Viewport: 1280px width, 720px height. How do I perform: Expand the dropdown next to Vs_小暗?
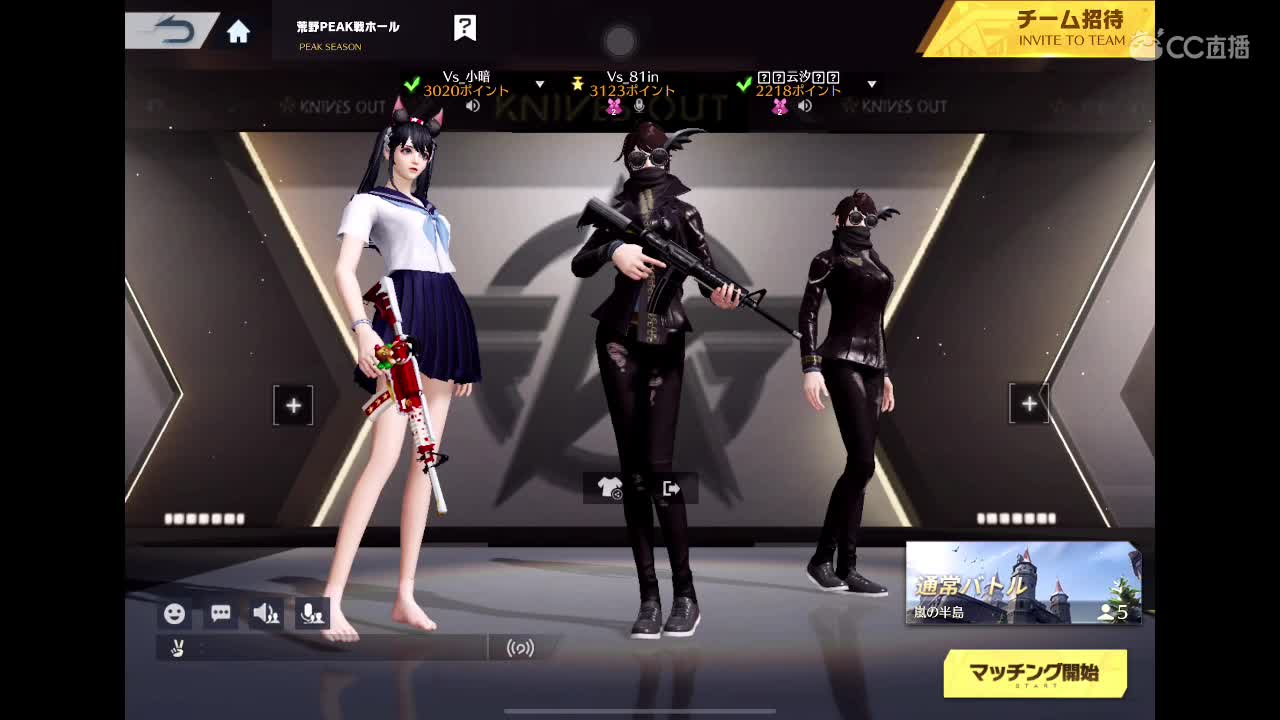[539, 84]
